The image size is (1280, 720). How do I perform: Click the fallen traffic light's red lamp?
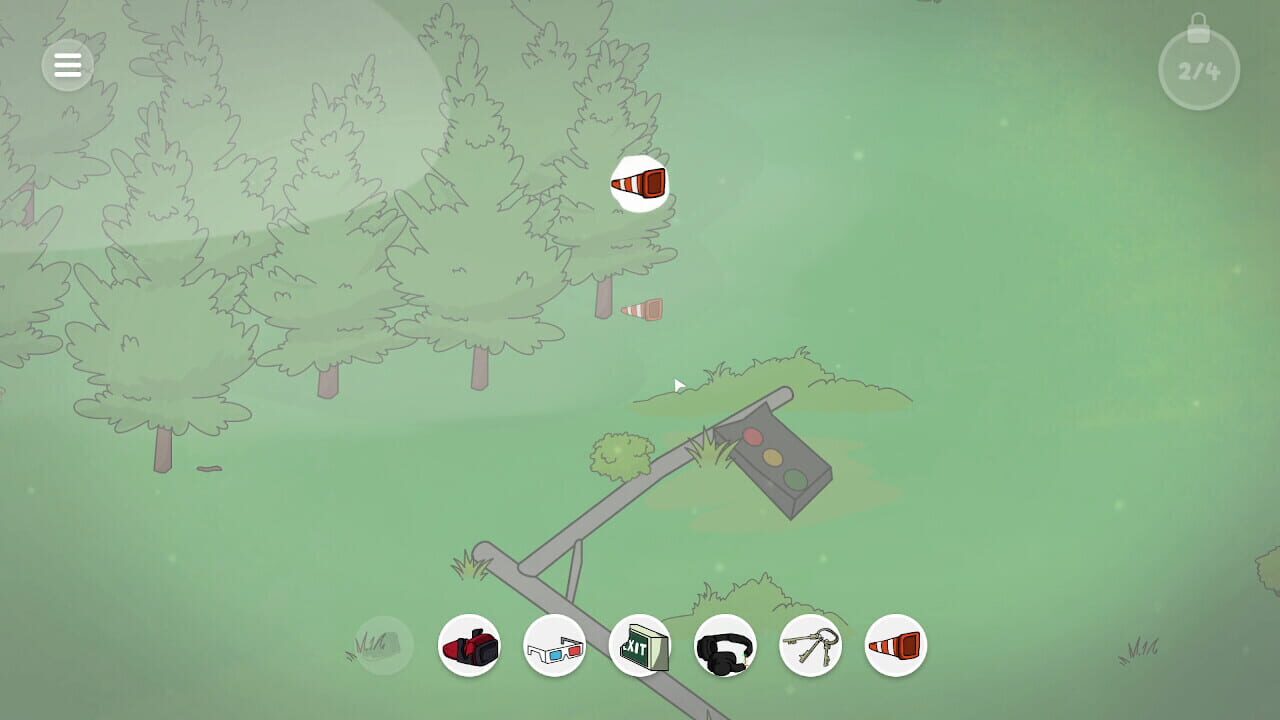(x=755, y=437)
